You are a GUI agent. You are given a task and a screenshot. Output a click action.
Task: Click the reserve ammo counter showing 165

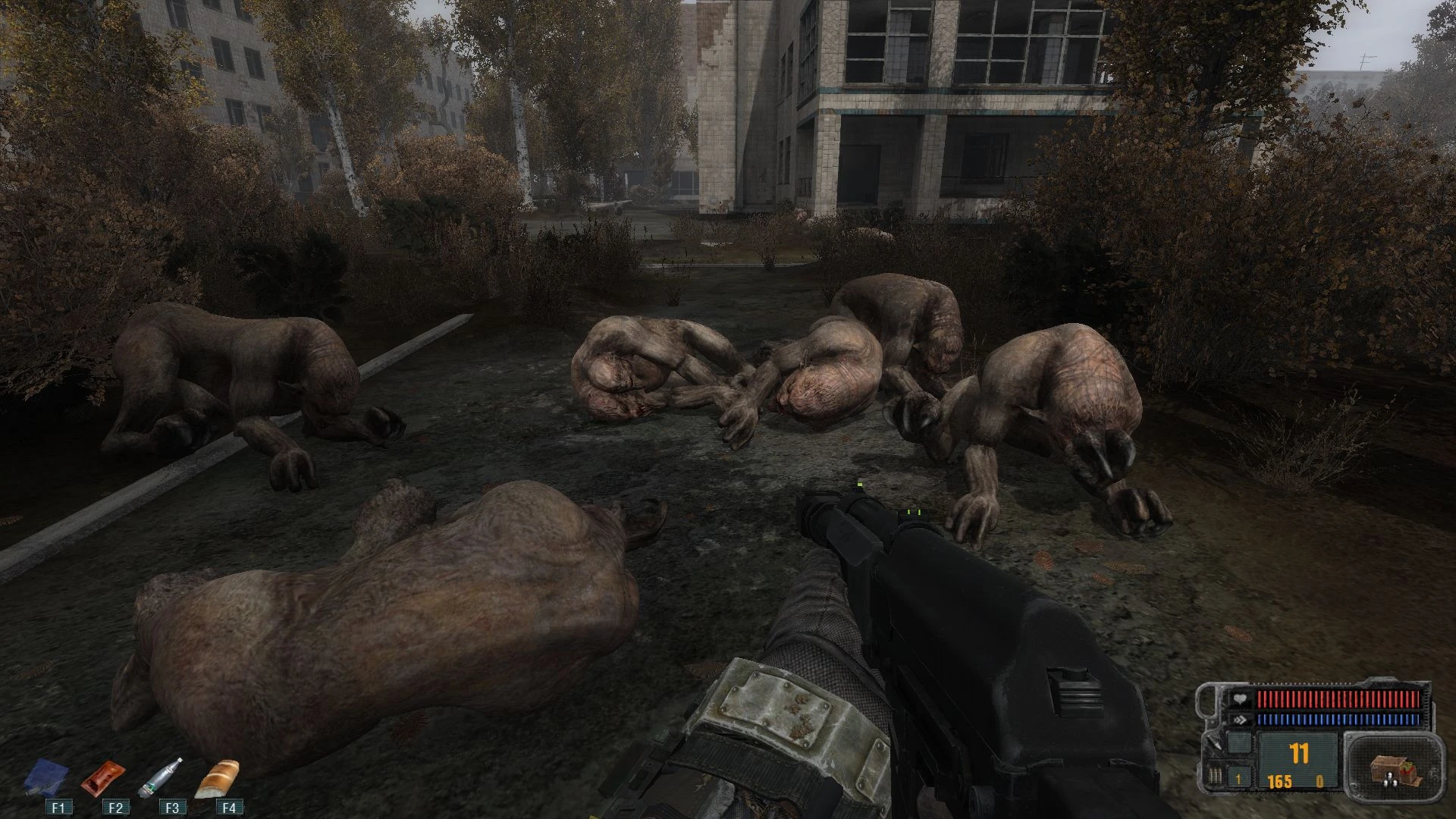click(x=1280, y=781)
